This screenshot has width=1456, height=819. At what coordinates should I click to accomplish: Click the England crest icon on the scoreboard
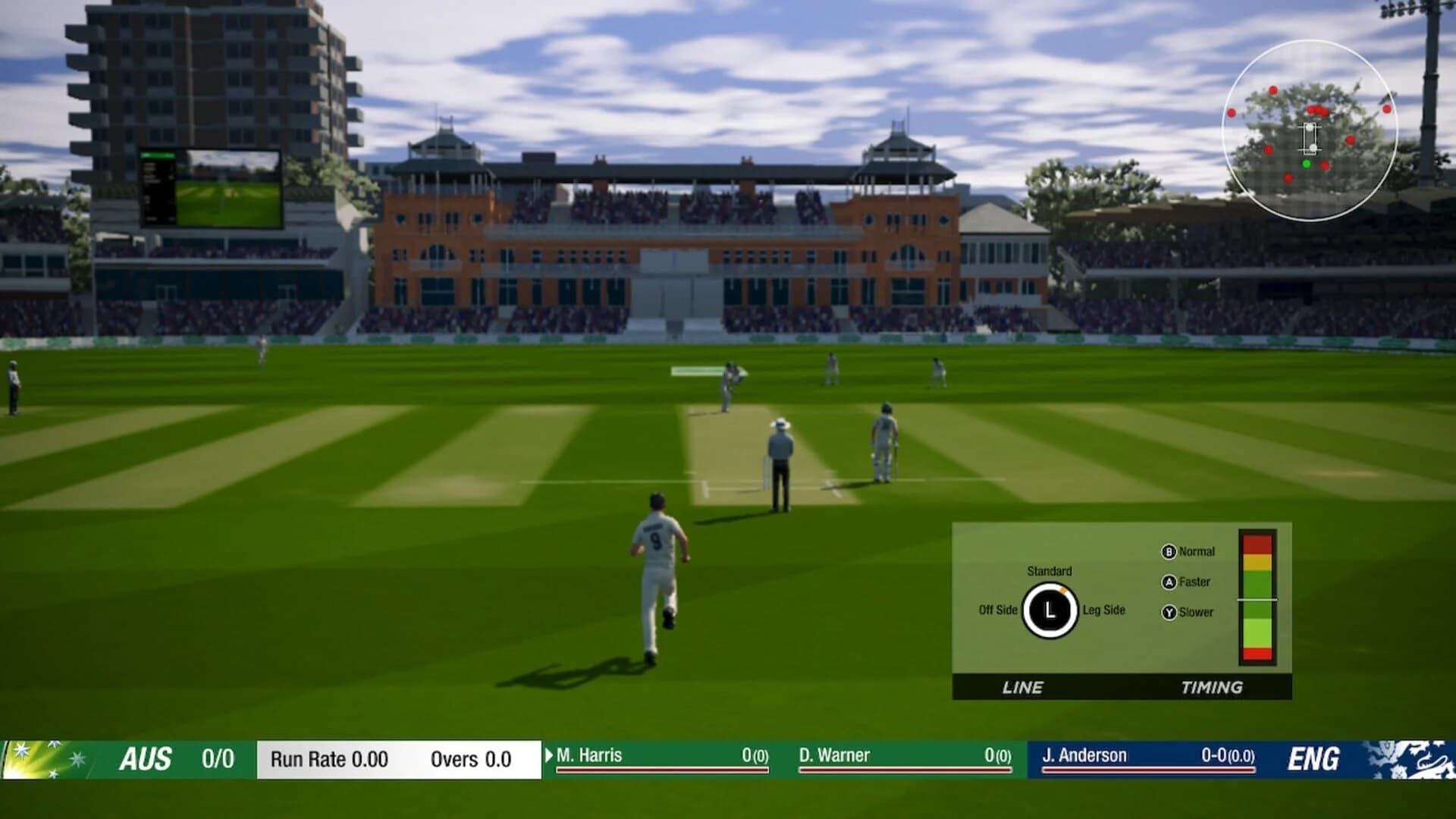(1410, 758)
